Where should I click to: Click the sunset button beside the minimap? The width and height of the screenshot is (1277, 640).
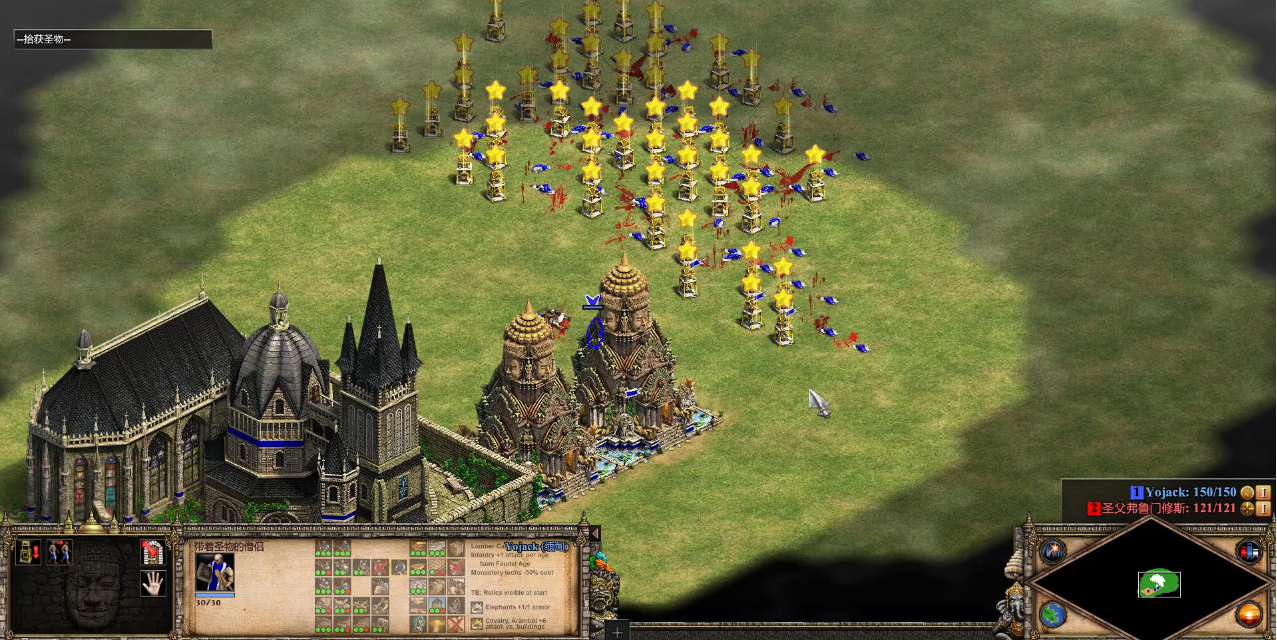(1249, 614)
